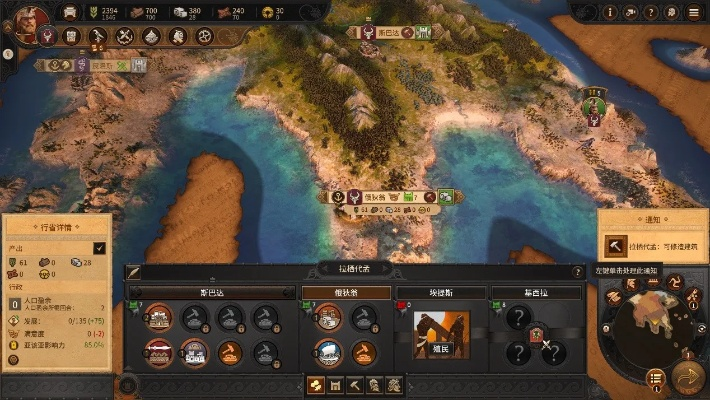Screen dimensions: 710x400
Task: Open the main menu list button
Action: 693,12
